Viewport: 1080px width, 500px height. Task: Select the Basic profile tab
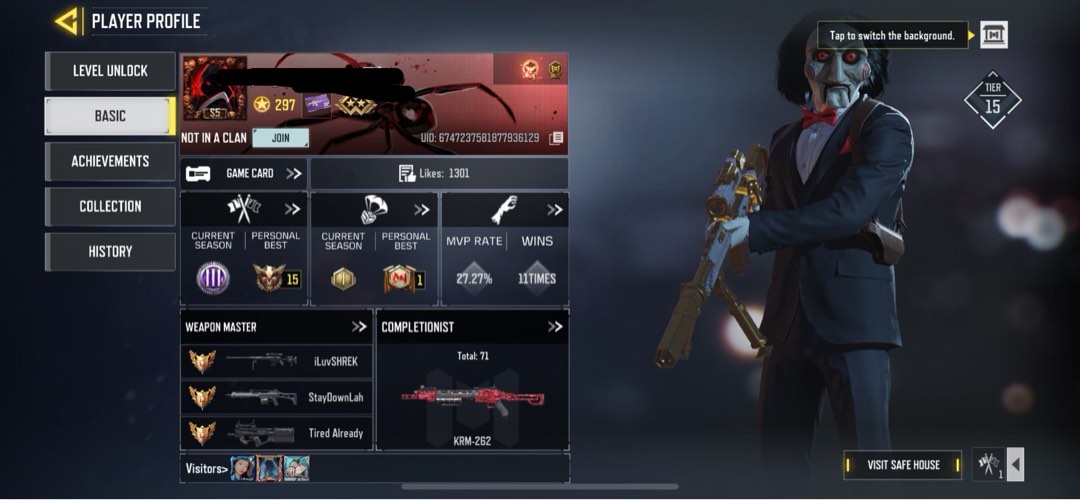(110, 116)
